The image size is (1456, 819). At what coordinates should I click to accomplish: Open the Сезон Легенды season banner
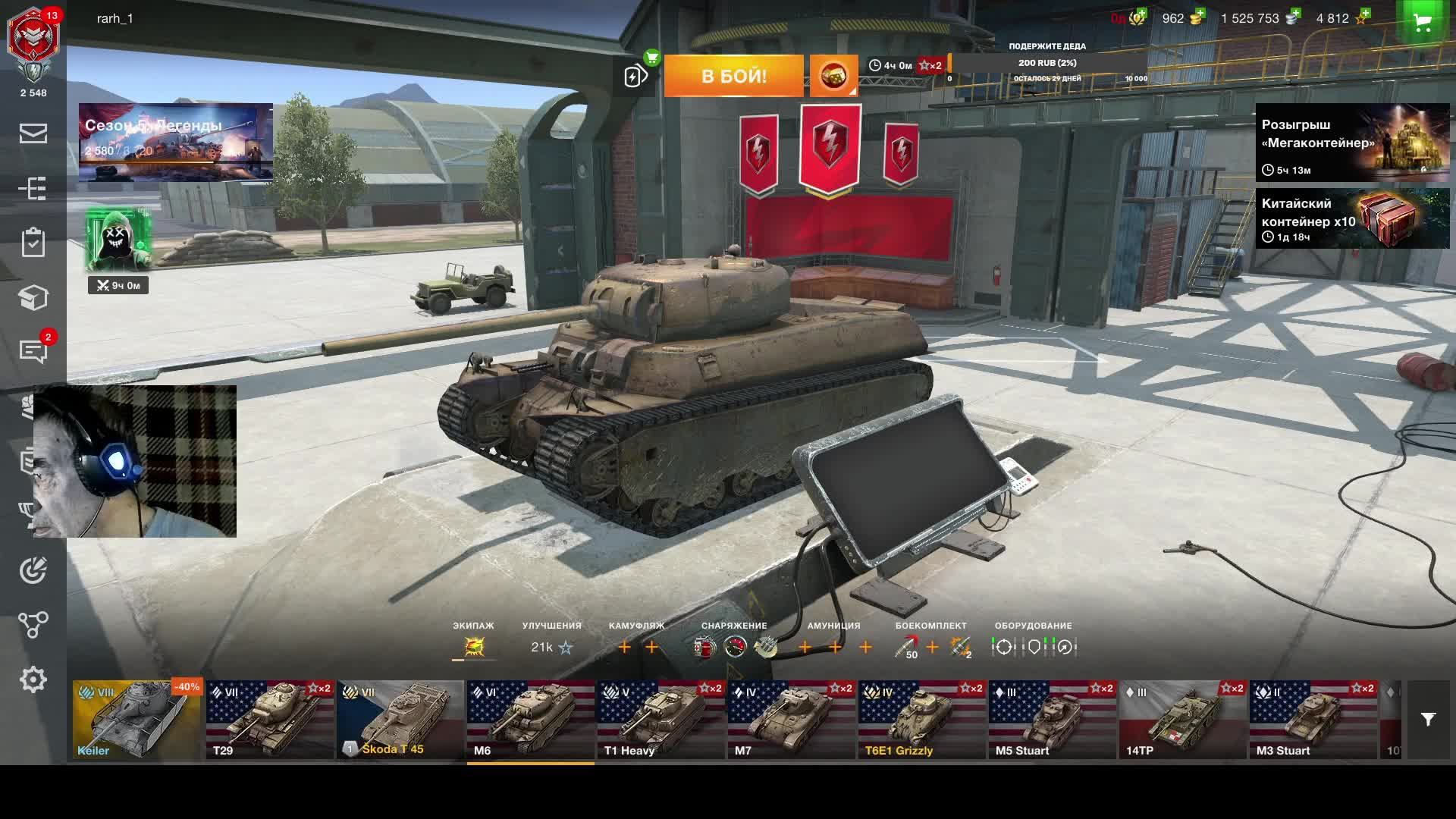point(175,143)
